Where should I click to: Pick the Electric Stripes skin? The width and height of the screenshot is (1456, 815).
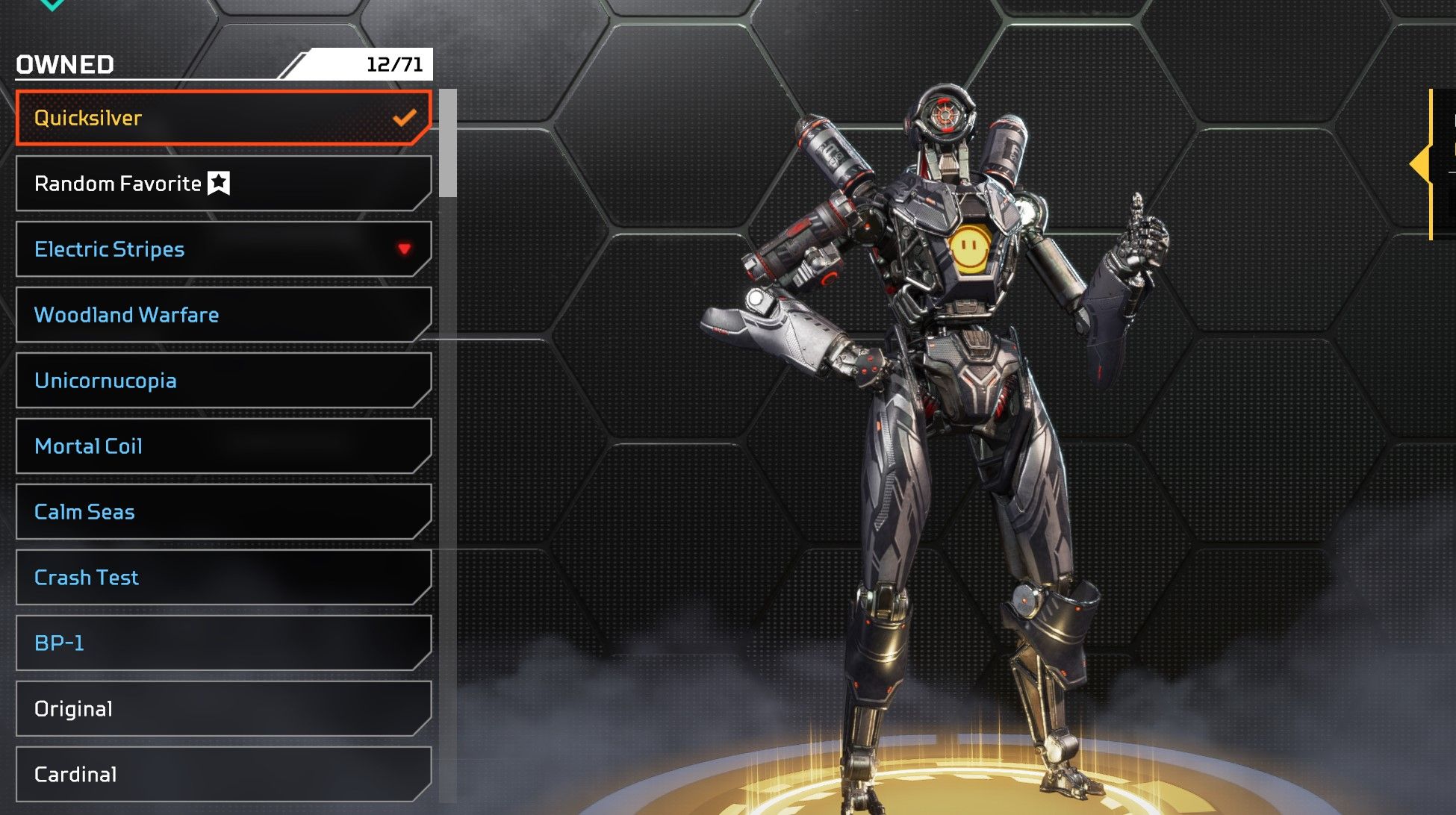tap(223, 249)
